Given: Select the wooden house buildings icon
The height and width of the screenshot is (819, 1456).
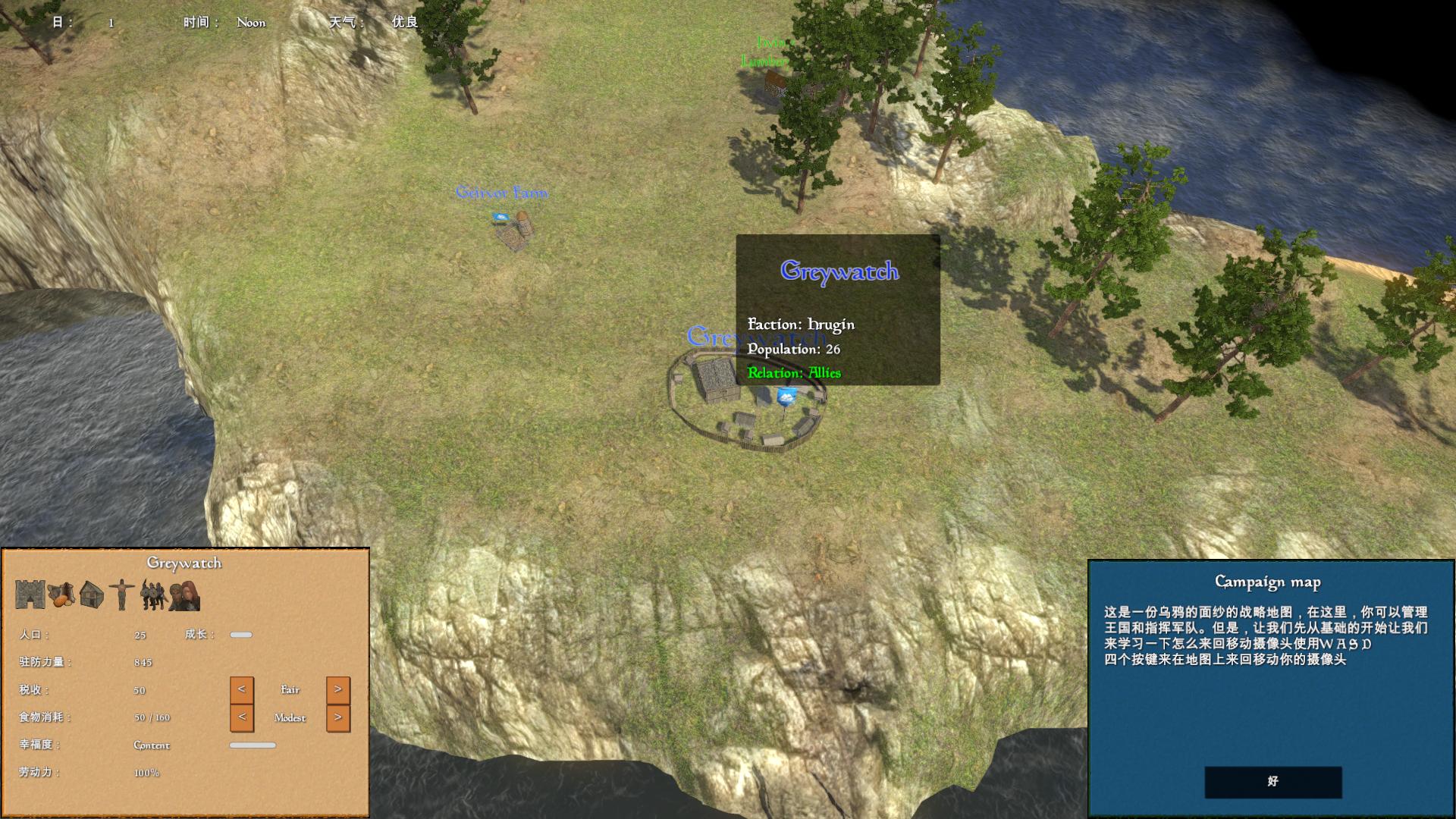Looking at the screenshot, I should pos(92,595).
